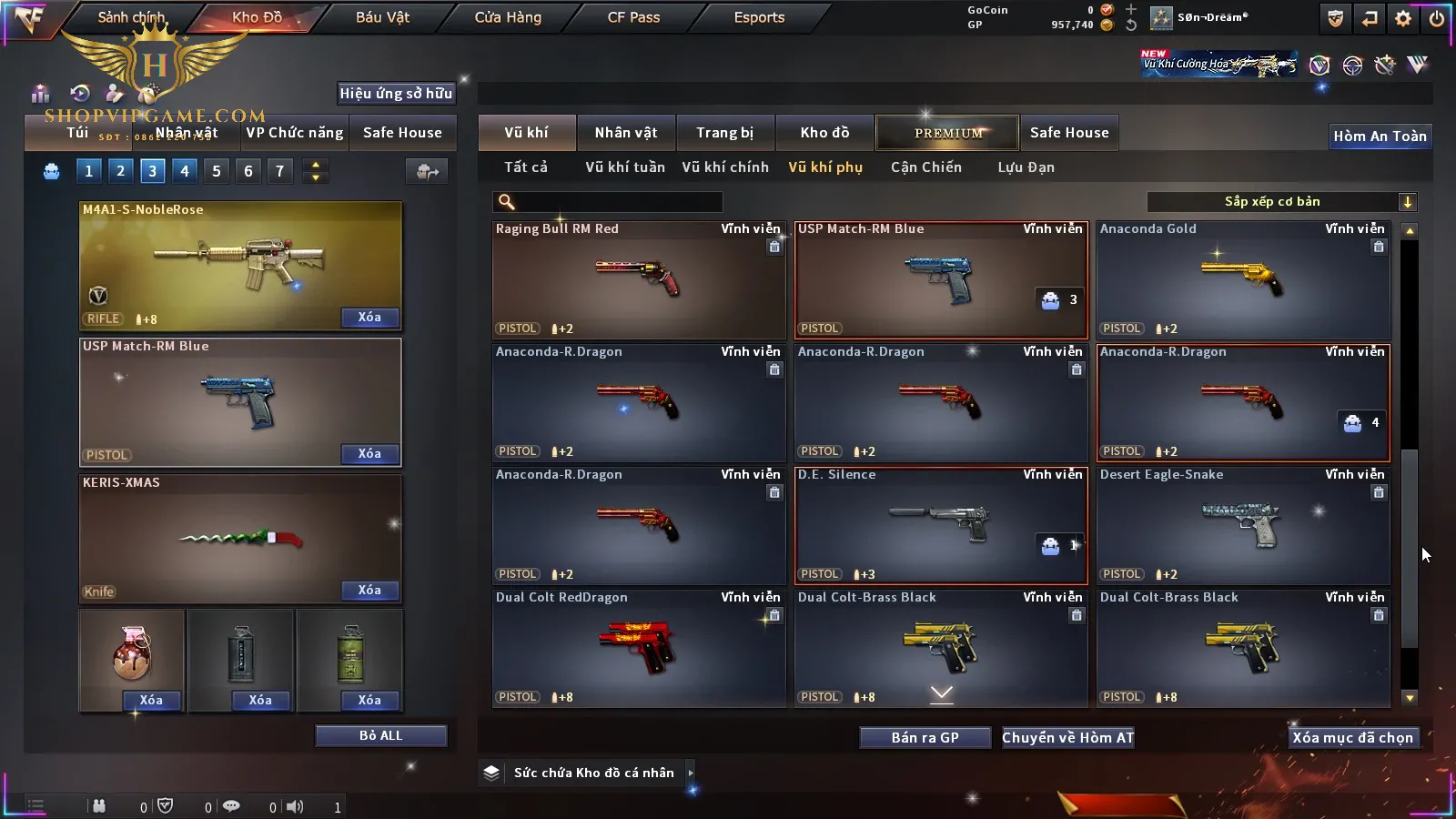Choose the Dual Colt RedDragon pistols
The height and width of the screenshot is (819, 1456).
pos(639,648)
